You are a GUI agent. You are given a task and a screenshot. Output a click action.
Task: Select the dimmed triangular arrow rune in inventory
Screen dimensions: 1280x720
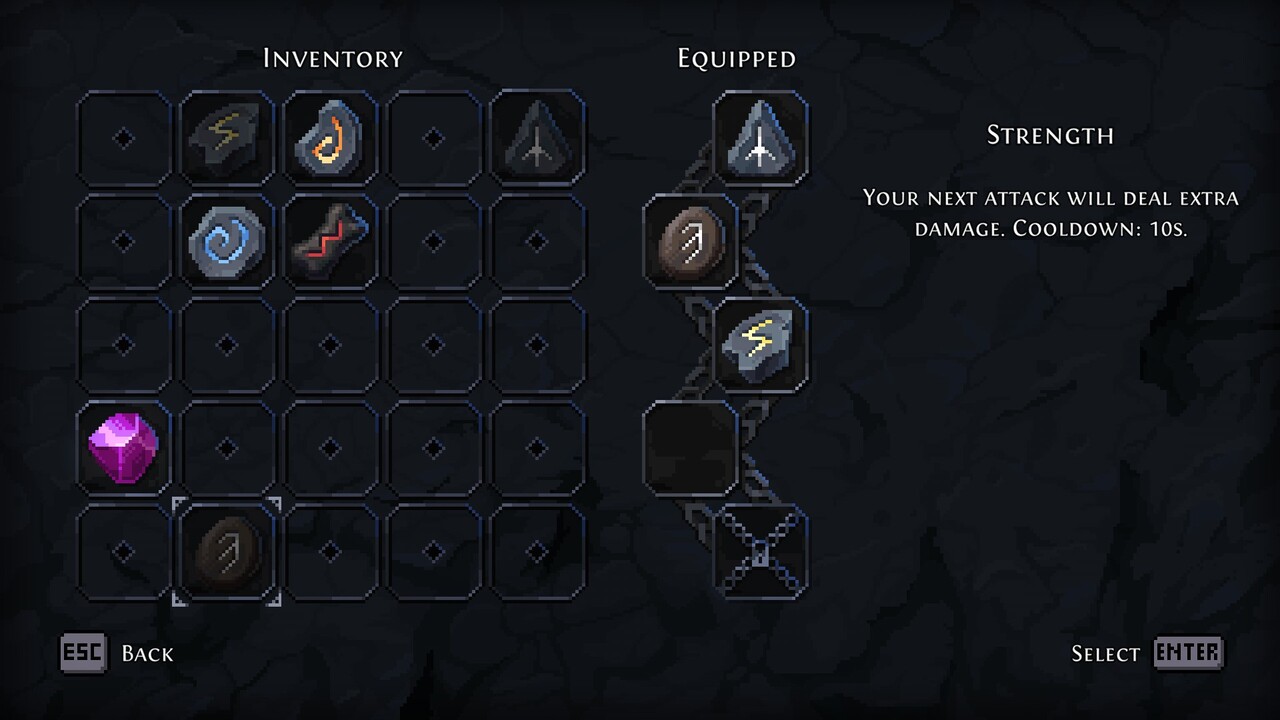(537, 138)
